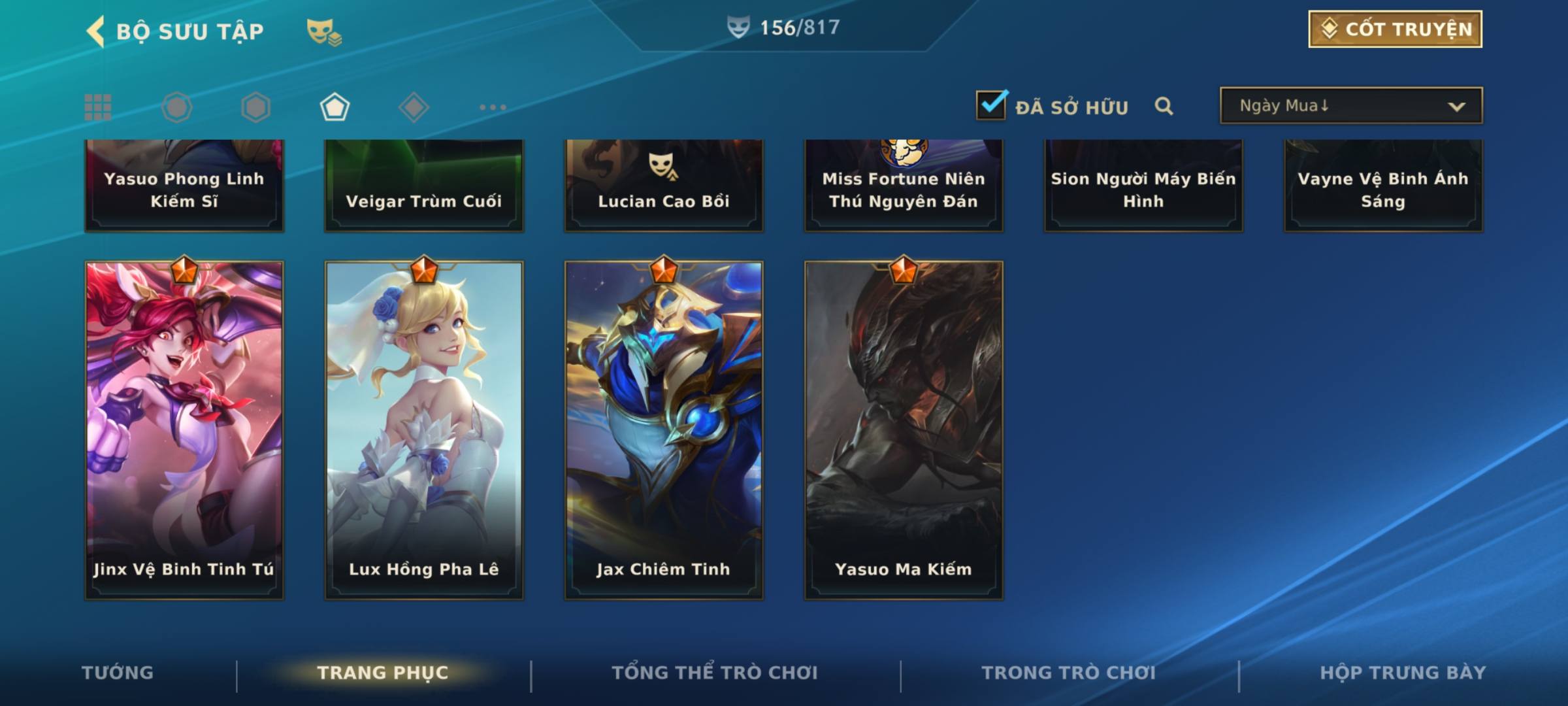Screen dimensions: 1568x706
Task: Go back from Bộ Sưu Tập
Action: [96, 31]
